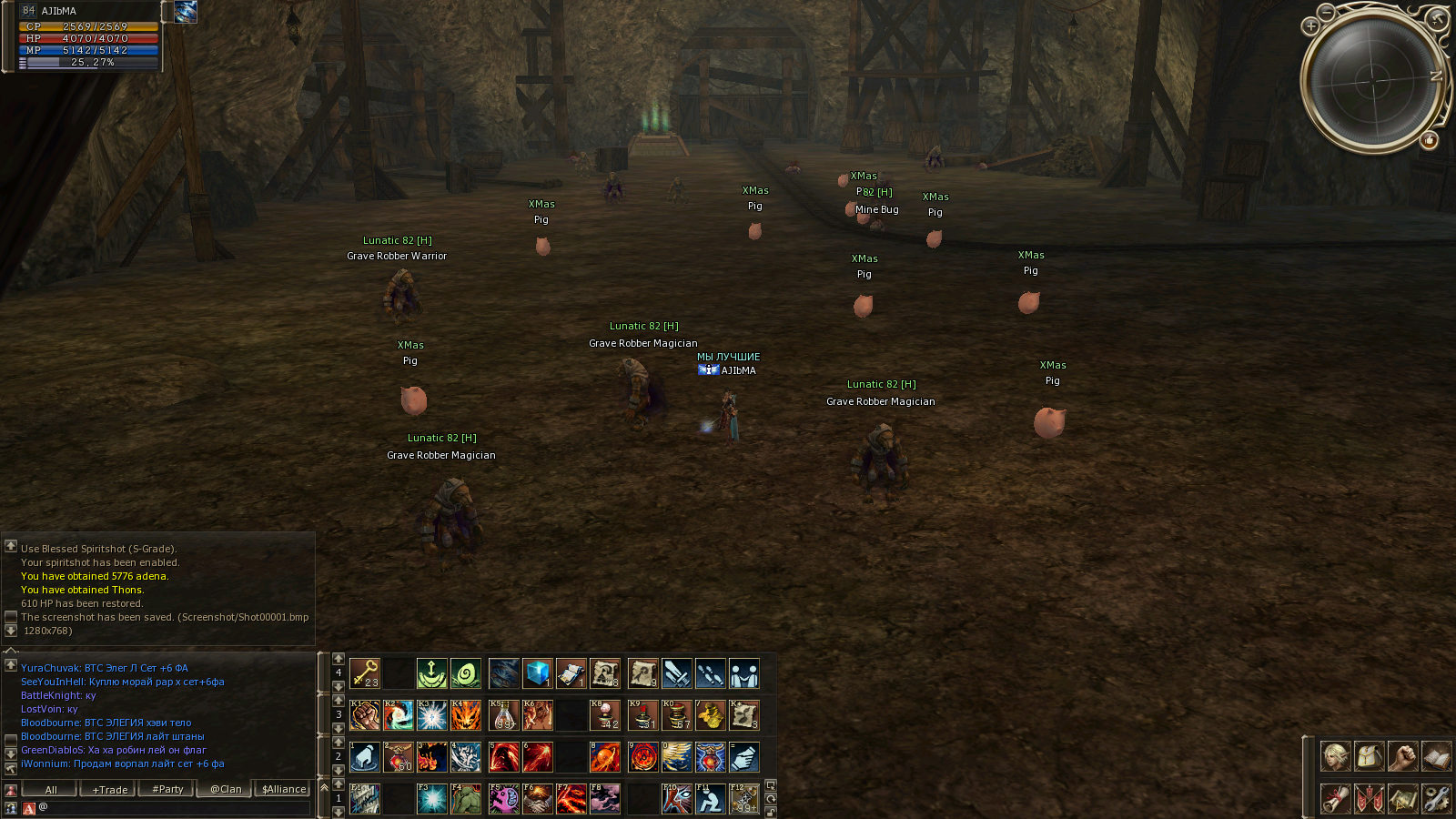Use the sit-down action in slot F11
Screen dimensions: 1456x819
point(711,799)
